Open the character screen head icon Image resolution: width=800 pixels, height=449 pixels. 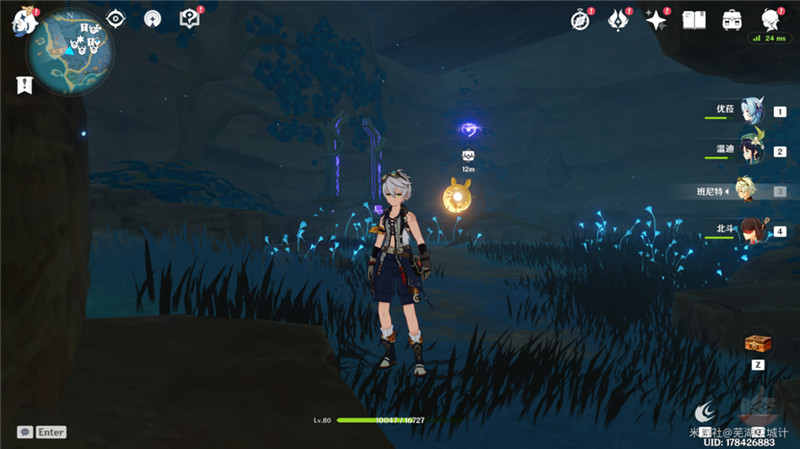pos(769,19)
